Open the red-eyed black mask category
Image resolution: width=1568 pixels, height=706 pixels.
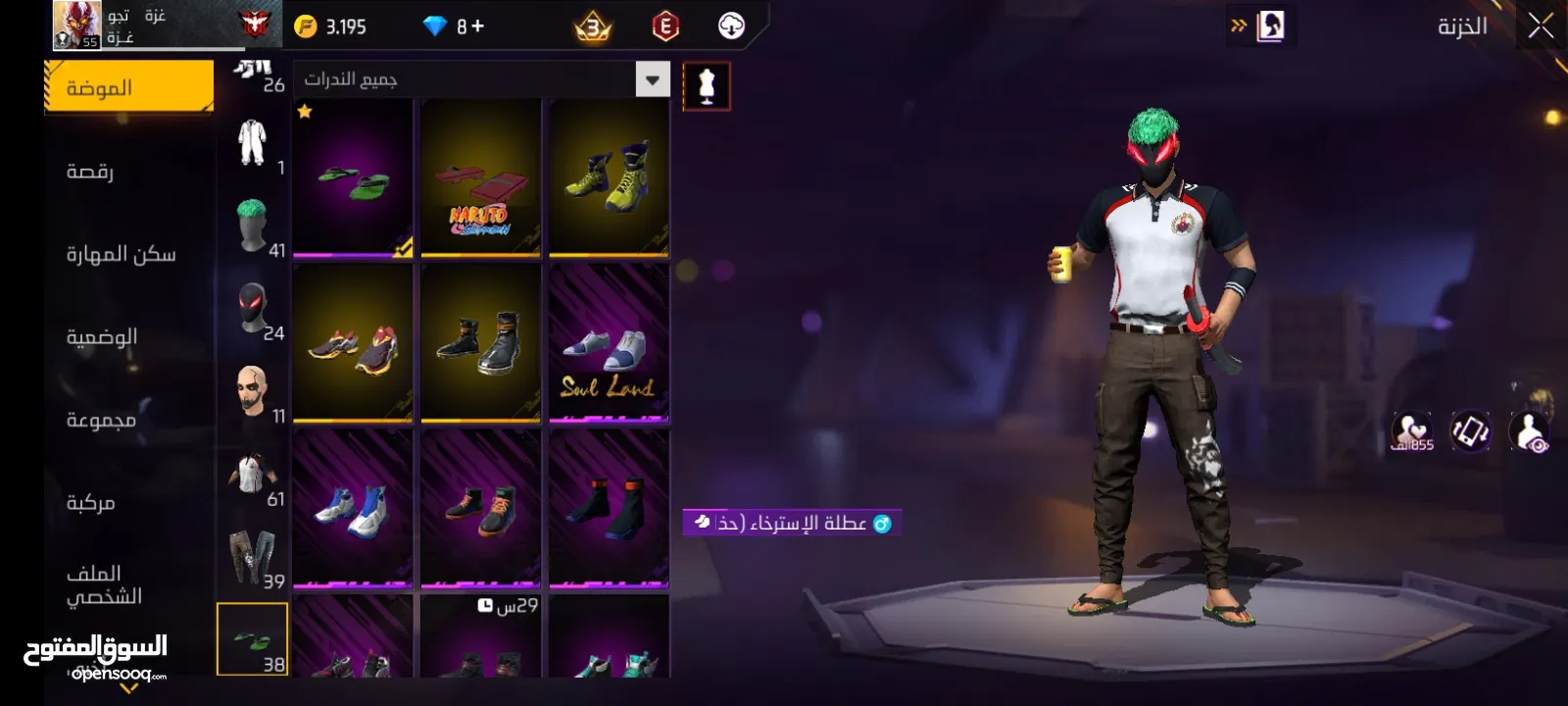click(253, 309)
